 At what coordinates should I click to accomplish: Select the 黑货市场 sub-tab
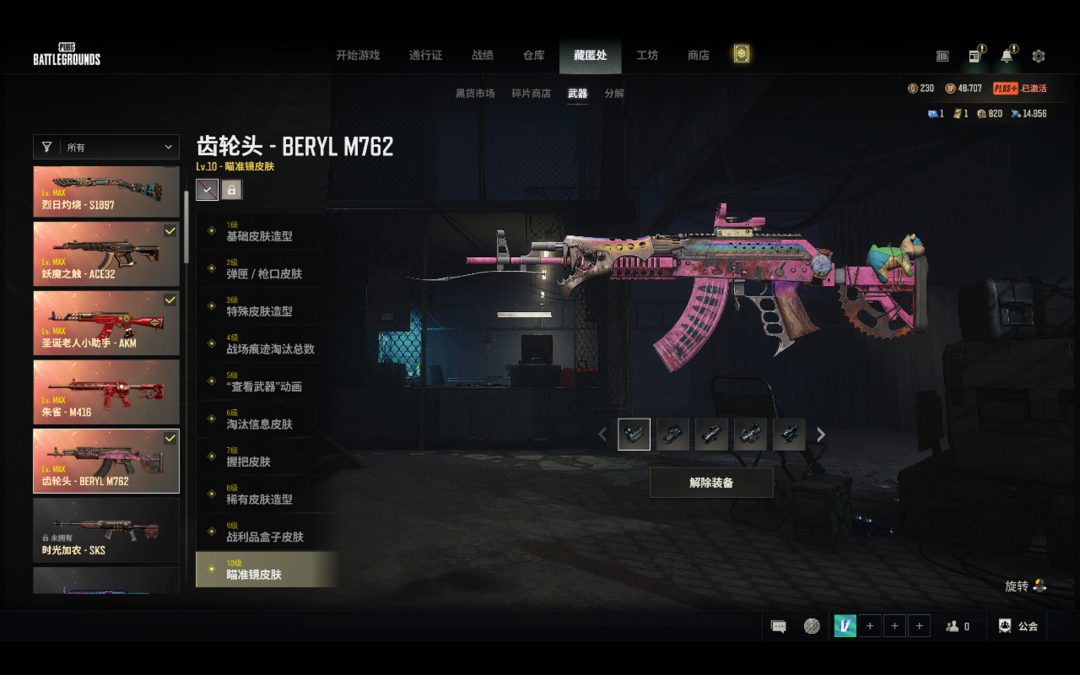475,94
